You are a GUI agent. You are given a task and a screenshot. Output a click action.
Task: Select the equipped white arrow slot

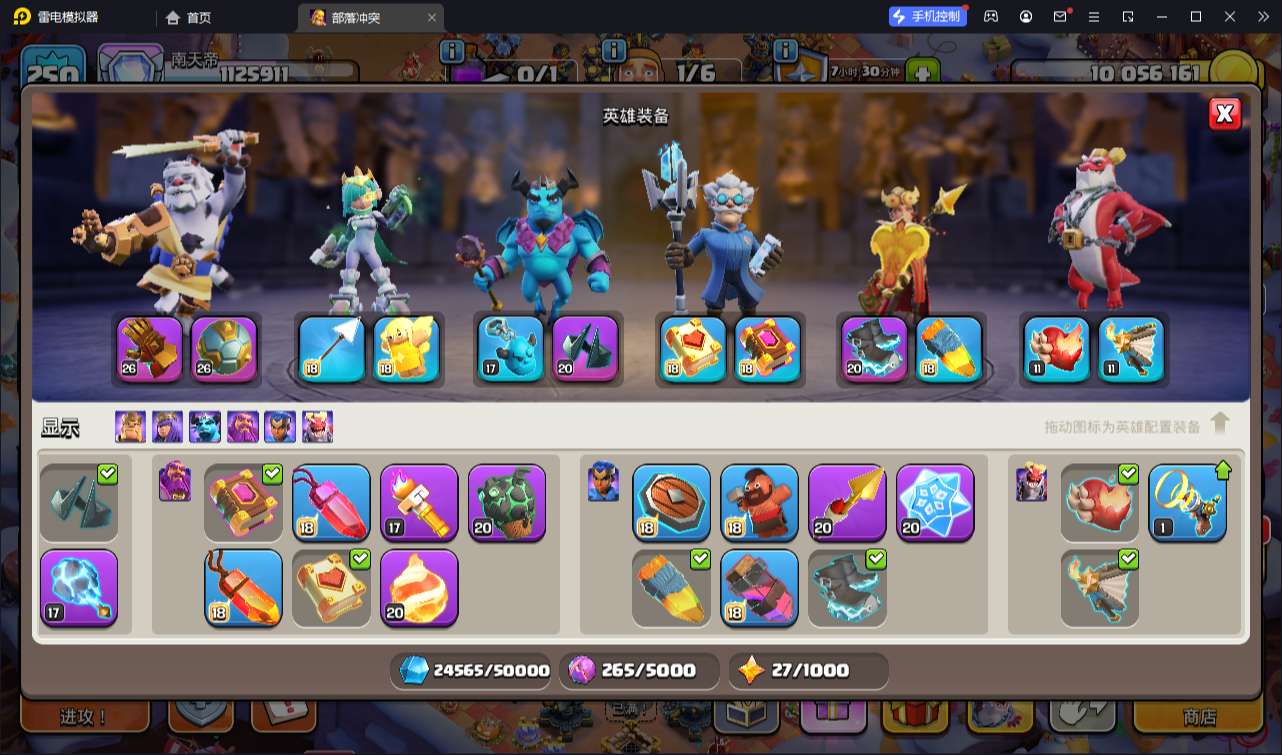tap(332, 349)
